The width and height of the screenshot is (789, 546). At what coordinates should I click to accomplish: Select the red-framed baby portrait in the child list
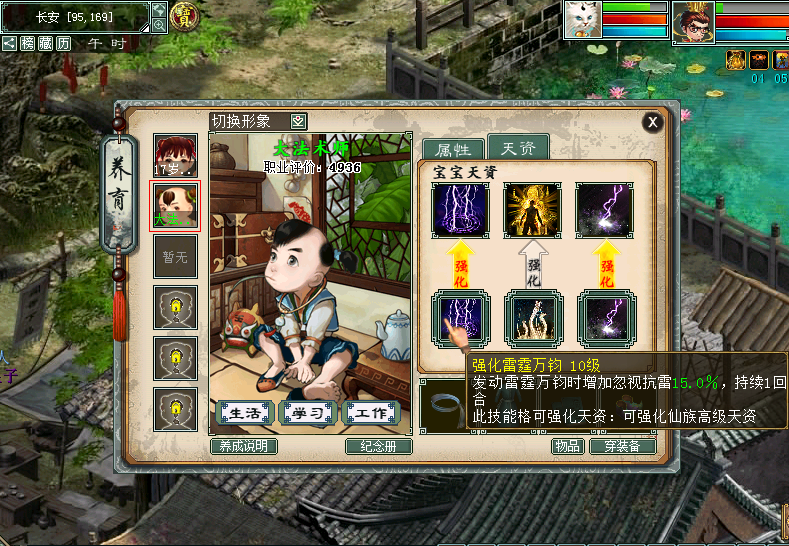click(x=175, y=205)
